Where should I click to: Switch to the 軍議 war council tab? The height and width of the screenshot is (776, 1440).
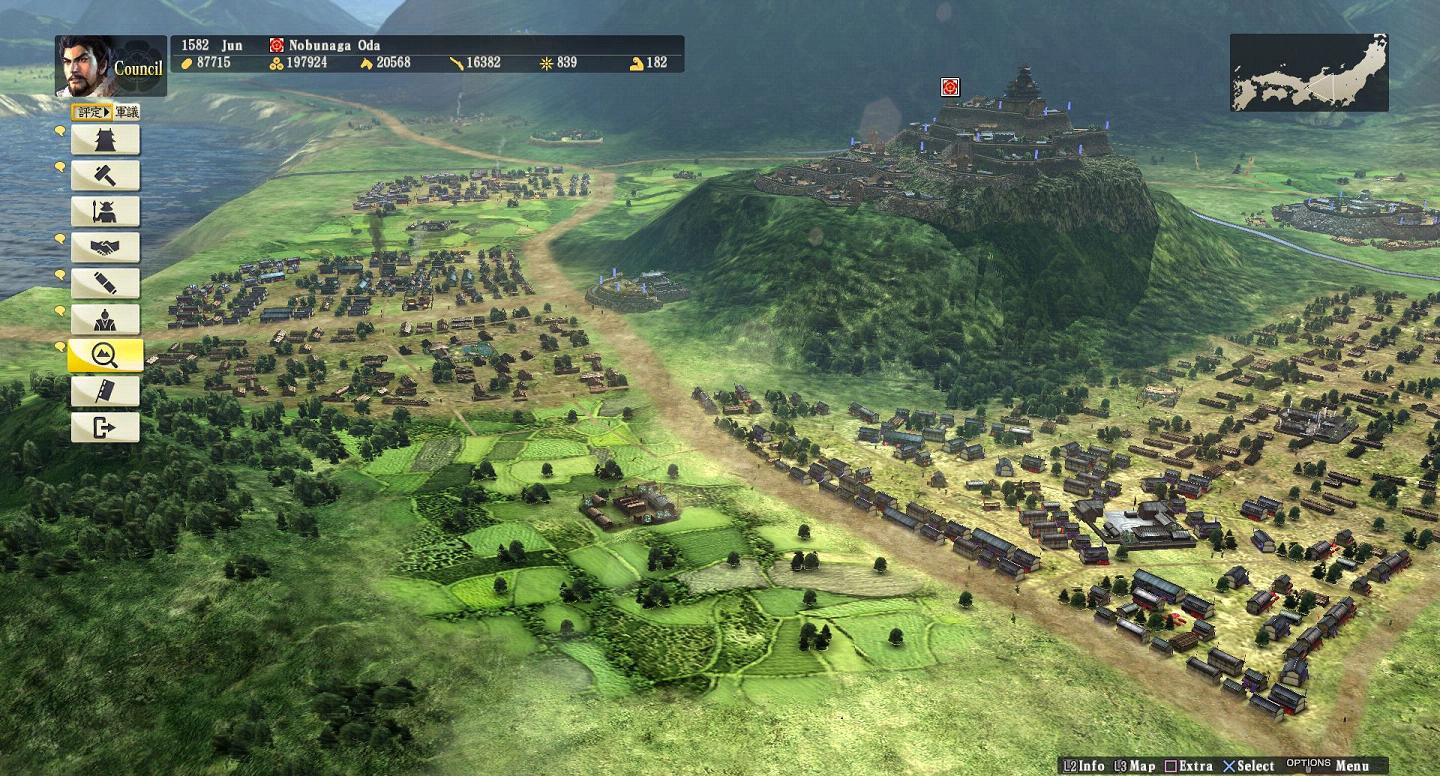[127, 112]
